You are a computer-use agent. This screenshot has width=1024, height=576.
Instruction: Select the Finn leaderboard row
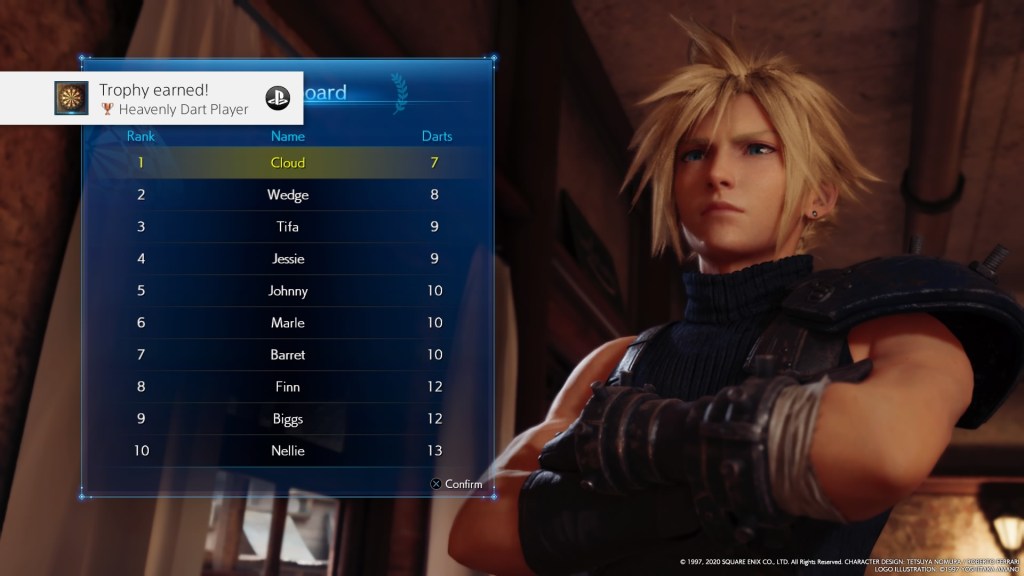coord(288,387)
